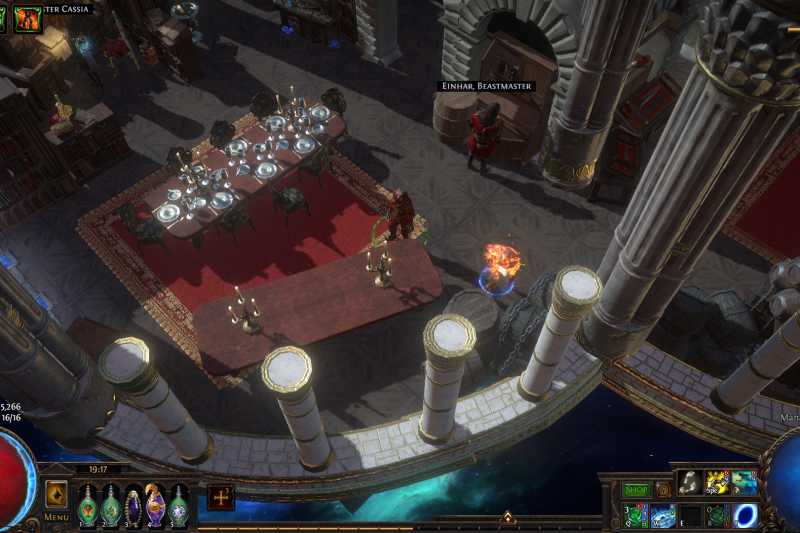Open the passive skill points cross button
The image size is (800, 533).
pos(221,497)
